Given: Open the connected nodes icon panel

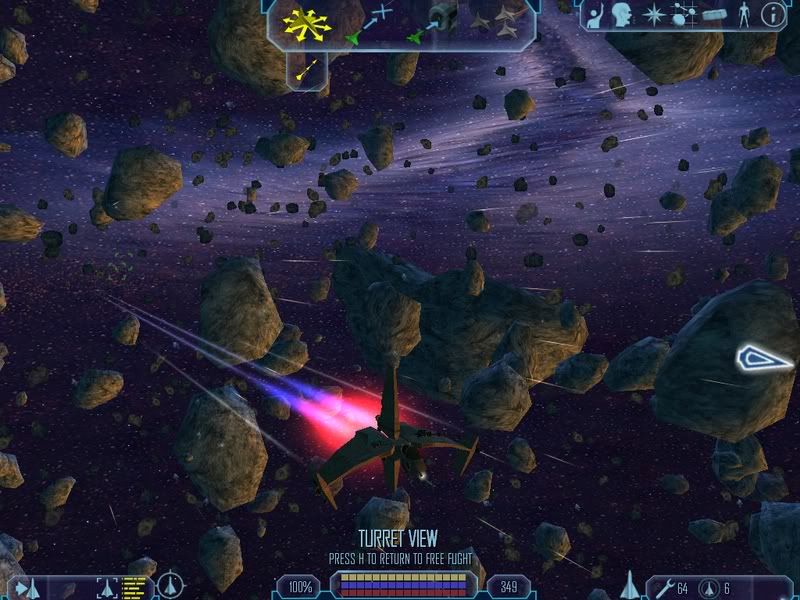Looking at the screenshot, I should point(683,14).
